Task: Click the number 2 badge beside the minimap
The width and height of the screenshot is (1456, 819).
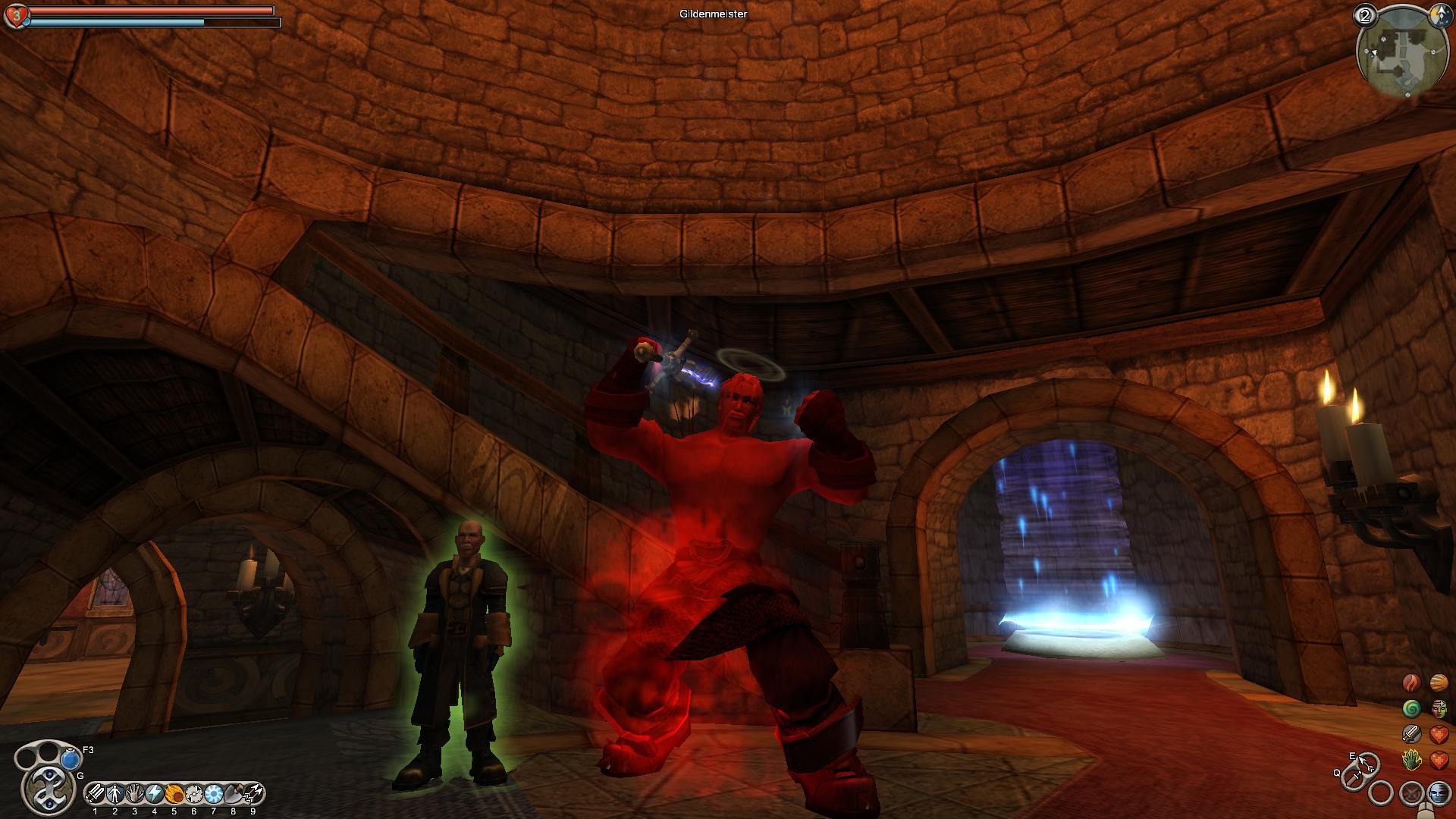Action: pos(1366,15)
